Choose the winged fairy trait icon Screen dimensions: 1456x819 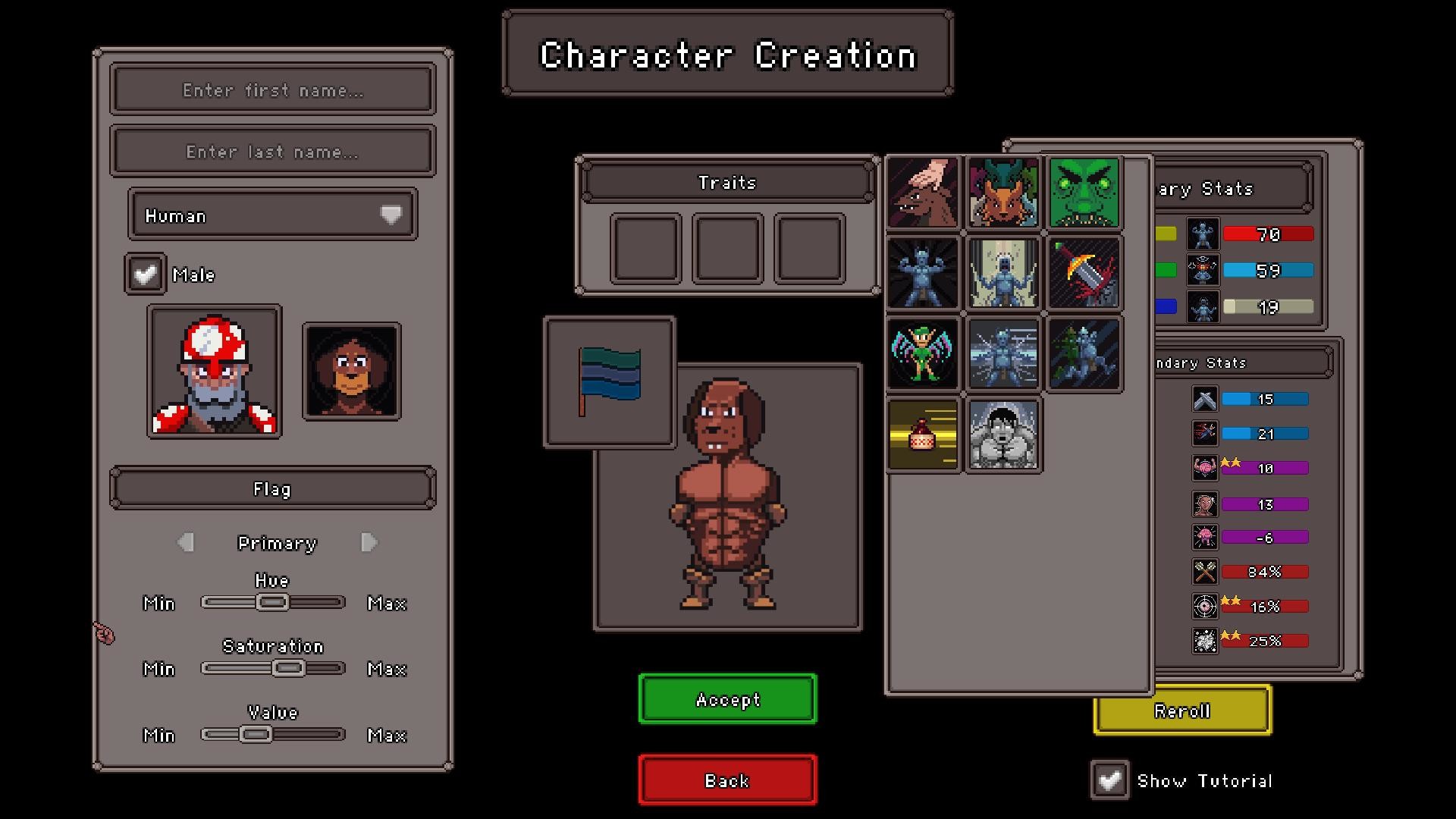point(923,353)
